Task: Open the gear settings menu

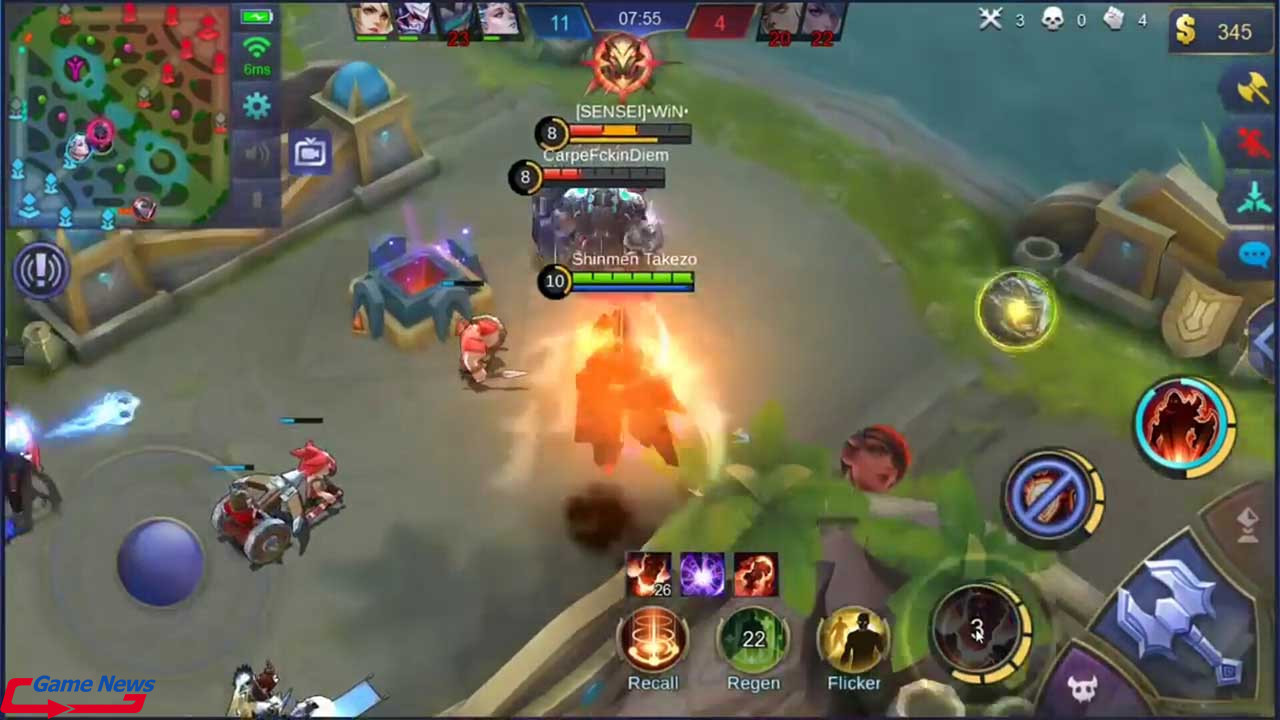Action: point(257,106)
